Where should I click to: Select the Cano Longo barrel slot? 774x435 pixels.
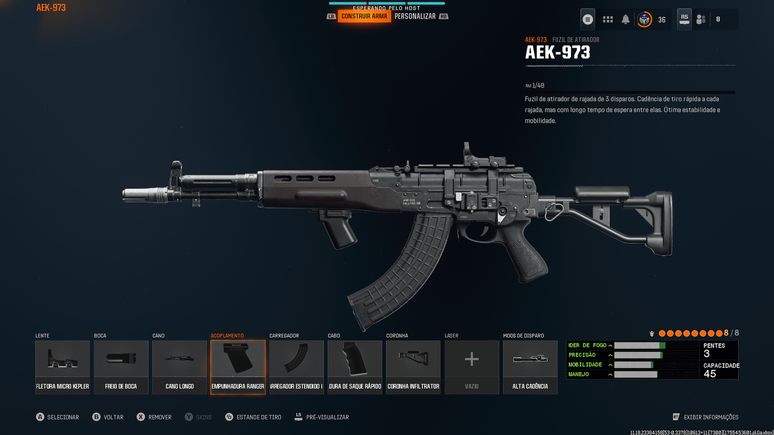pos(180,366)
